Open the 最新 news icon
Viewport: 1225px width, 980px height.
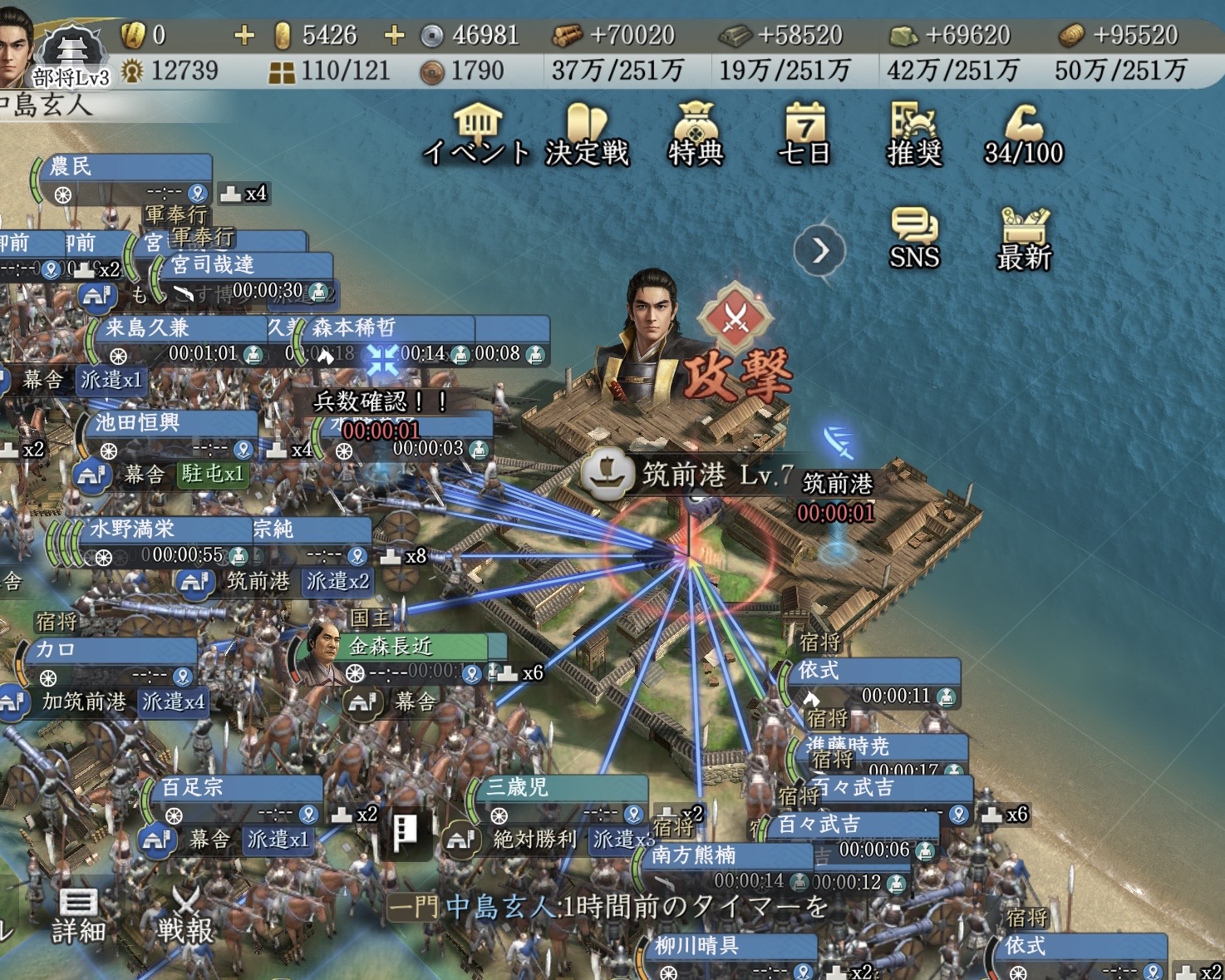click(x=1024, y=239)
